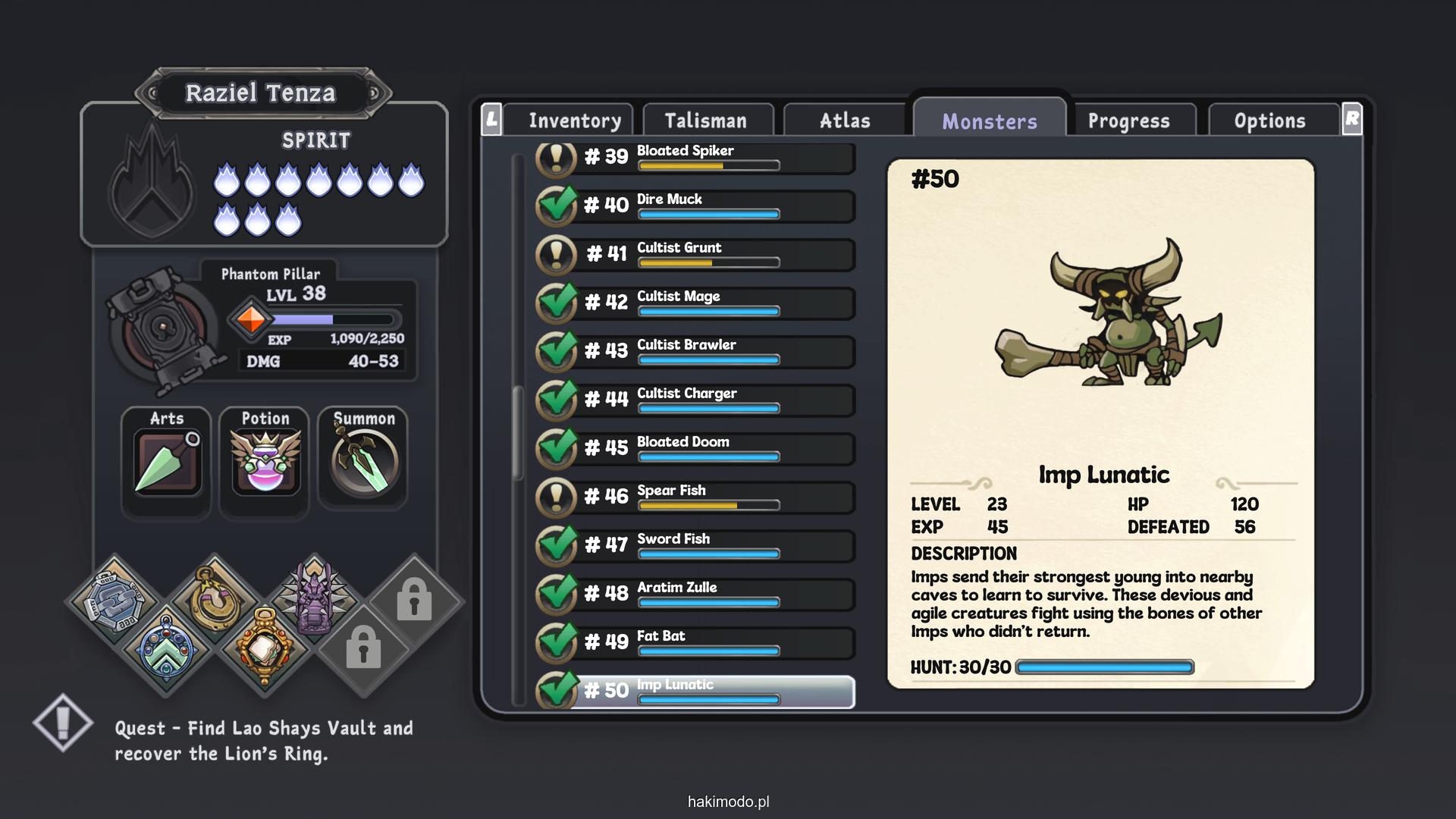Select the Spear Fish monster row
The image size is (1456, 819).
tap(705, 497)
